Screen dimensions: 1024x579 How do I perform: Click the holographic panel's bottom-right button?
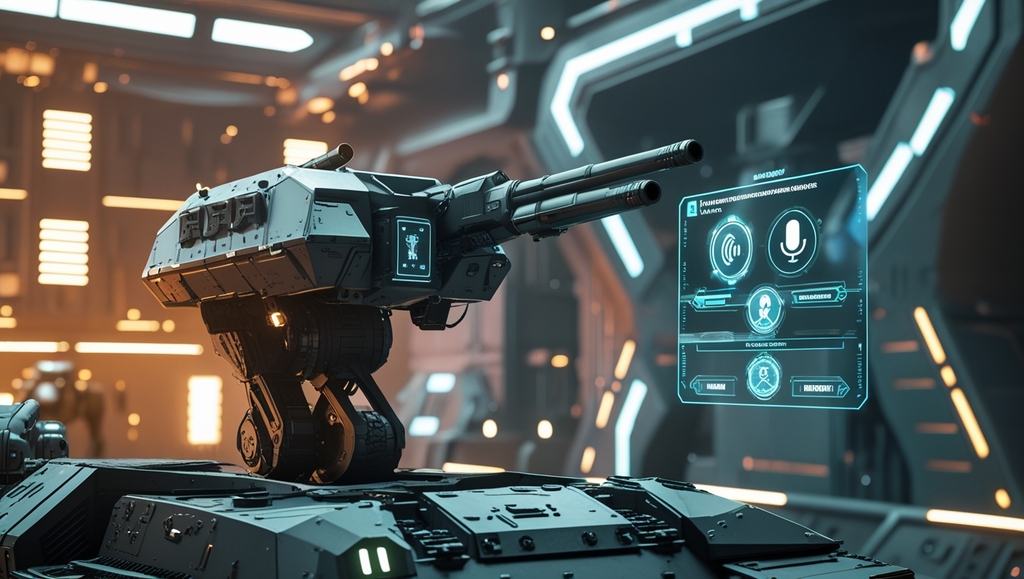(819, 386)
